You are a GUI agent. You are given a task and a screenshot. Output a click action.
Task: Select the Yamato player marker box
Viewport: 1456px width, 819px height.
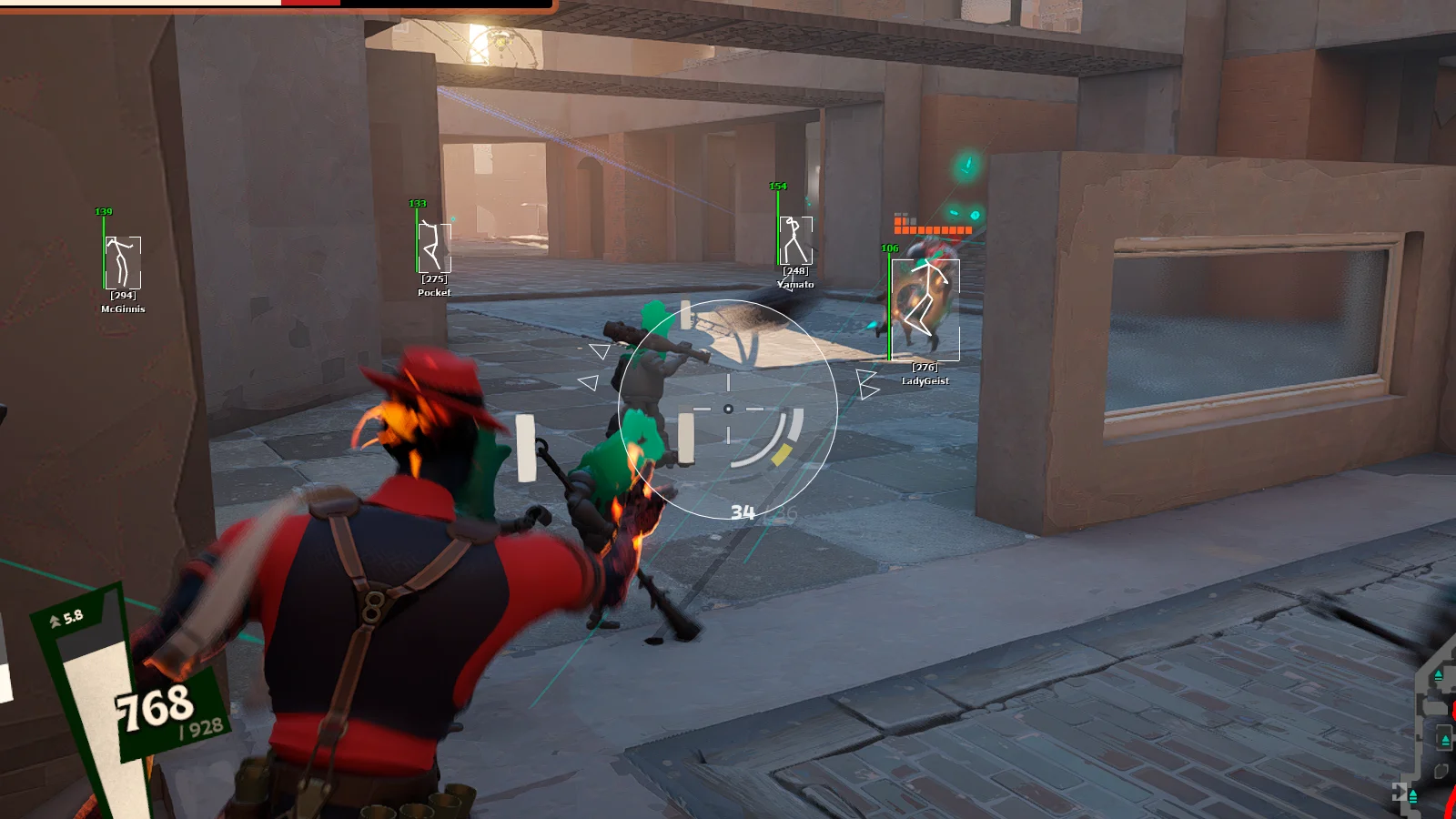click(795, 241)
